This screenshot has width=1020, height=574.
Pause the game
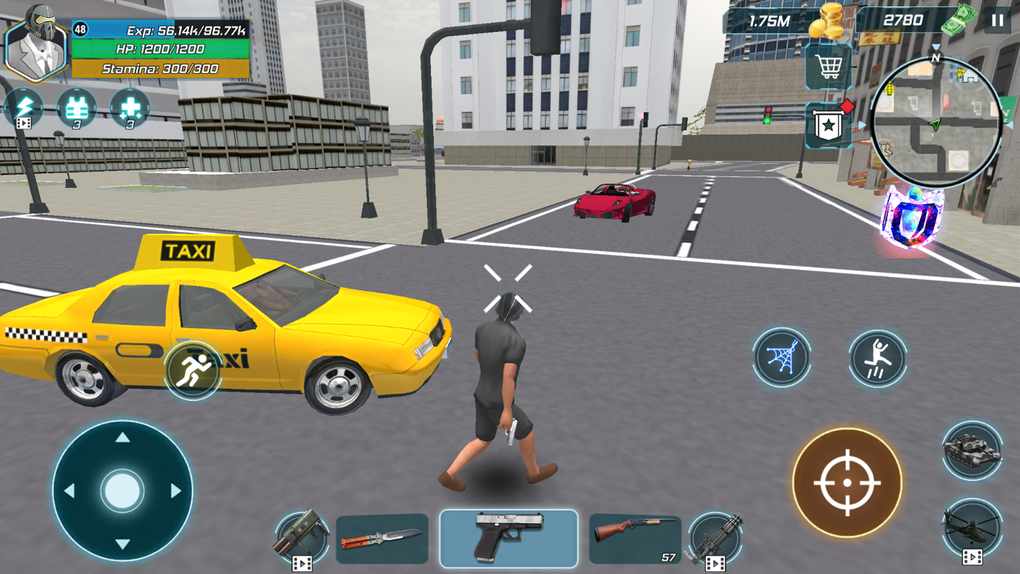click(997, 19)
